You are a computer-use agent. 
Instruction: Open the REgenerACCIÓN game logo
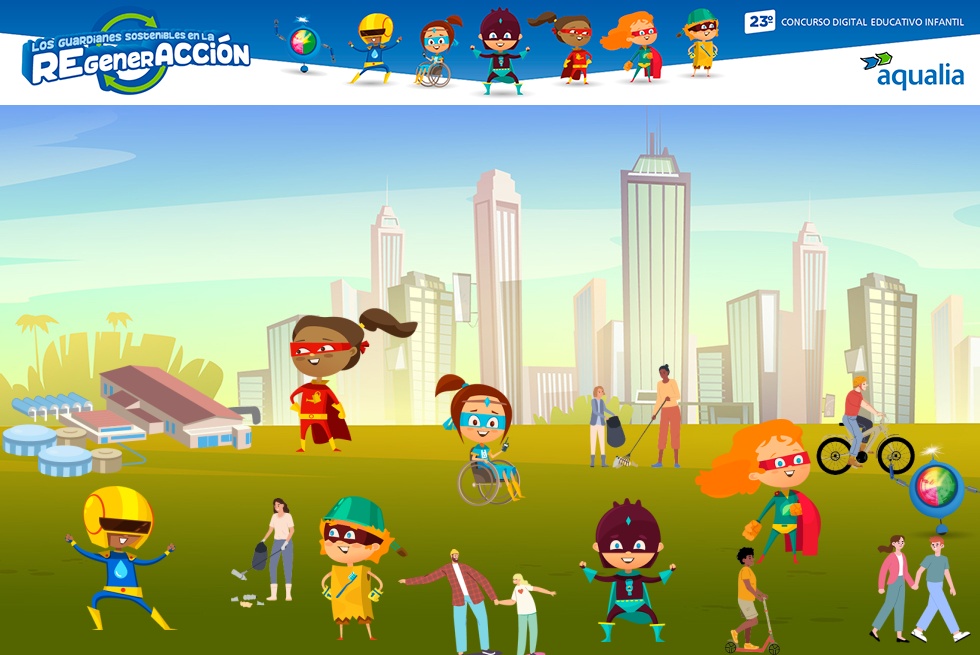coord(135,55)
